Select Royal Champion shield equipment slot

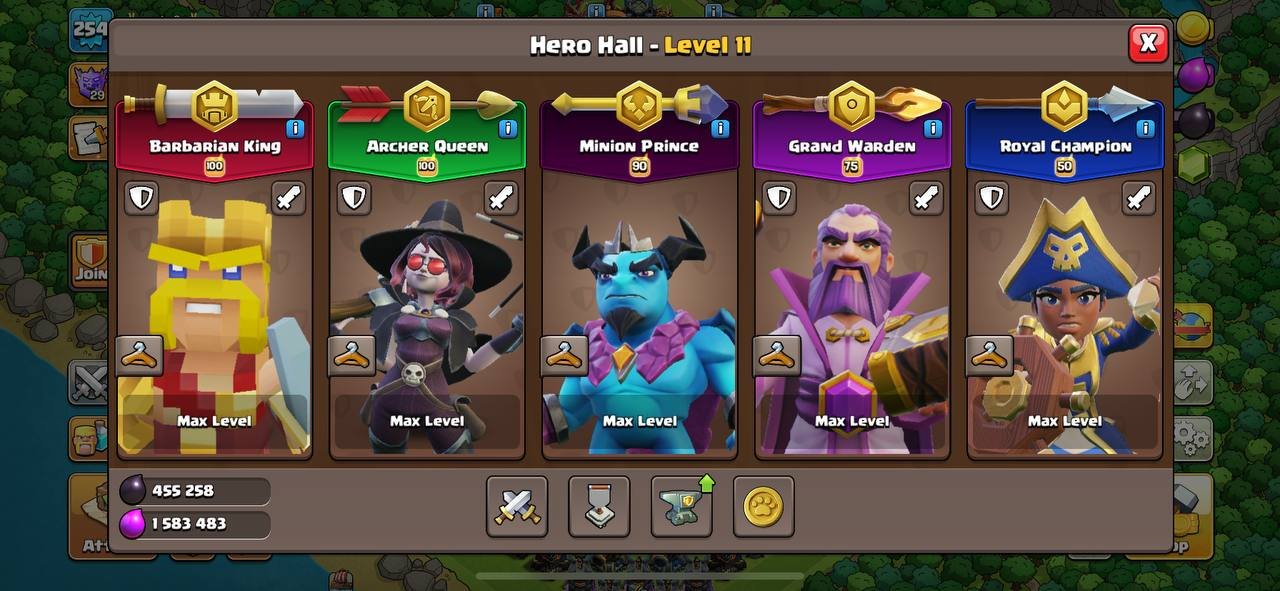pyautogui.click(x=991, y=197)
